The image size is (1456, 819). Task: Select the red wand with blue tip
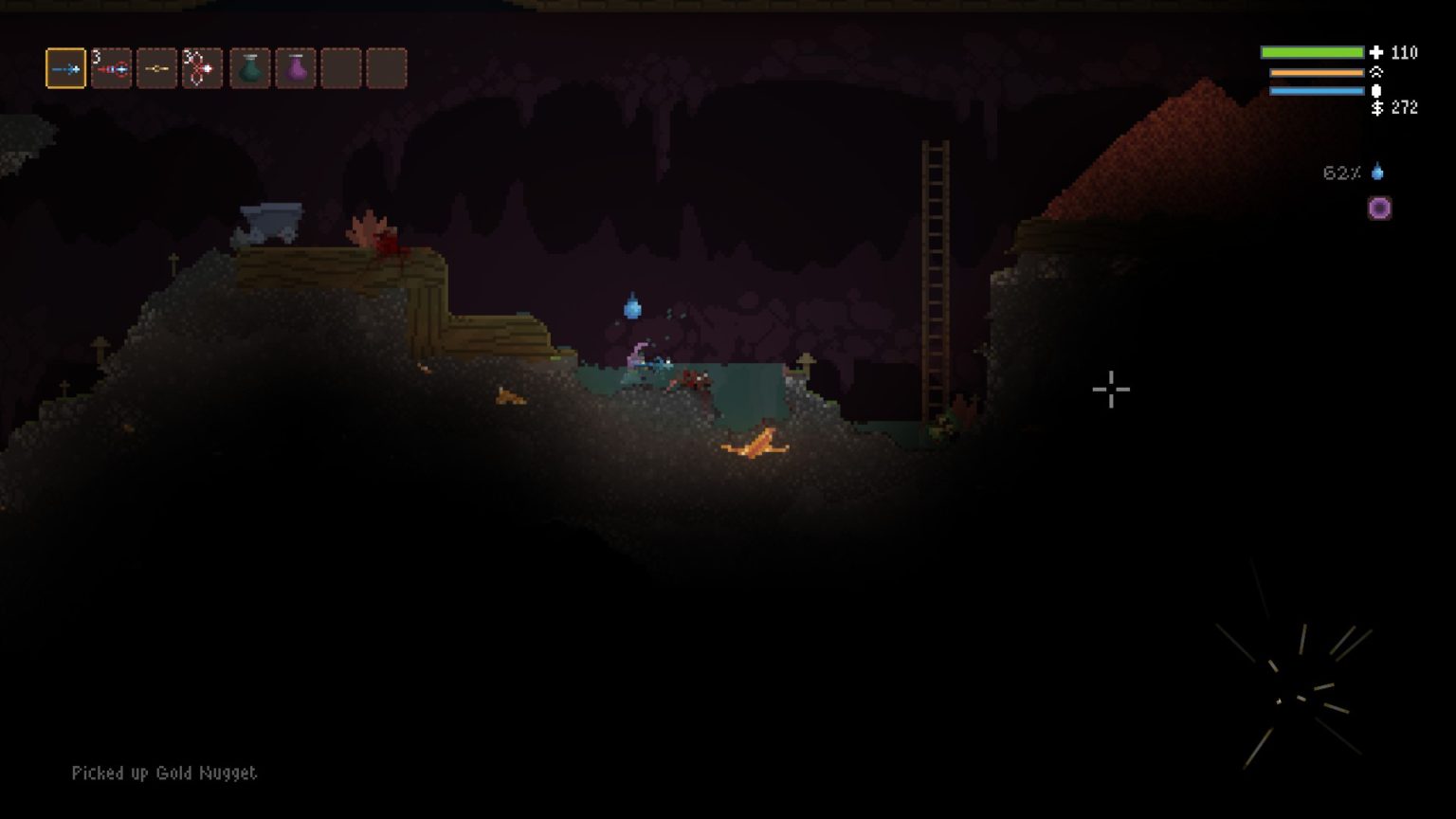coord(111,68)
